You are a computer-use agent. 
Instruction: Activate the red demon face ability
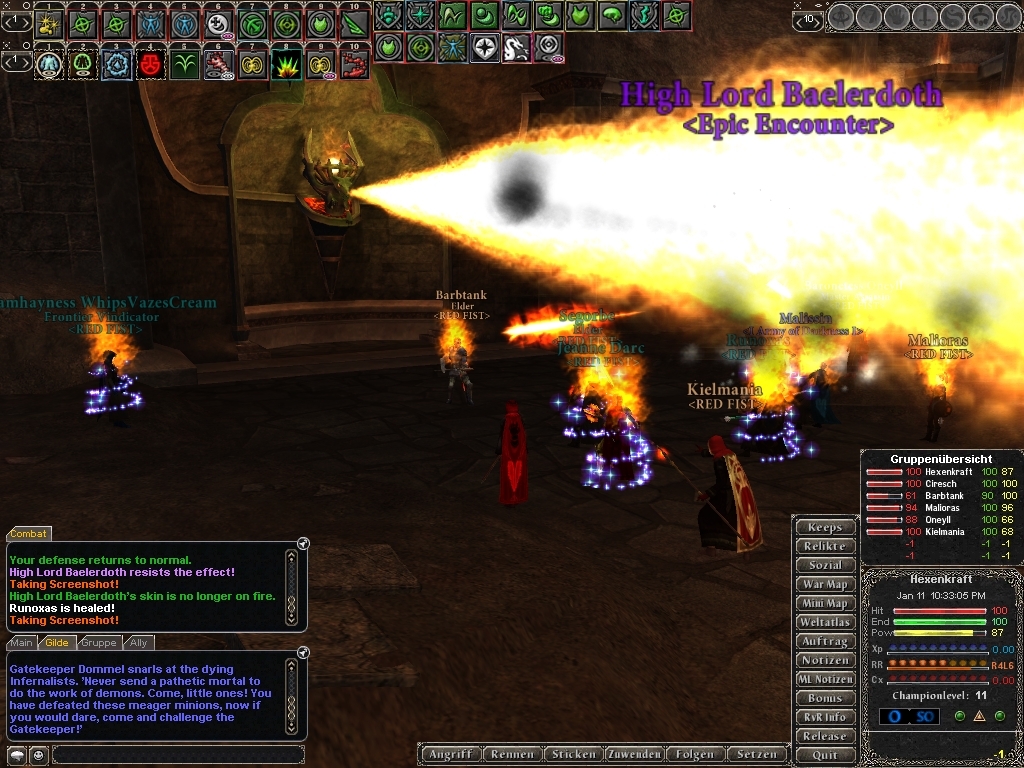point(151,65)
